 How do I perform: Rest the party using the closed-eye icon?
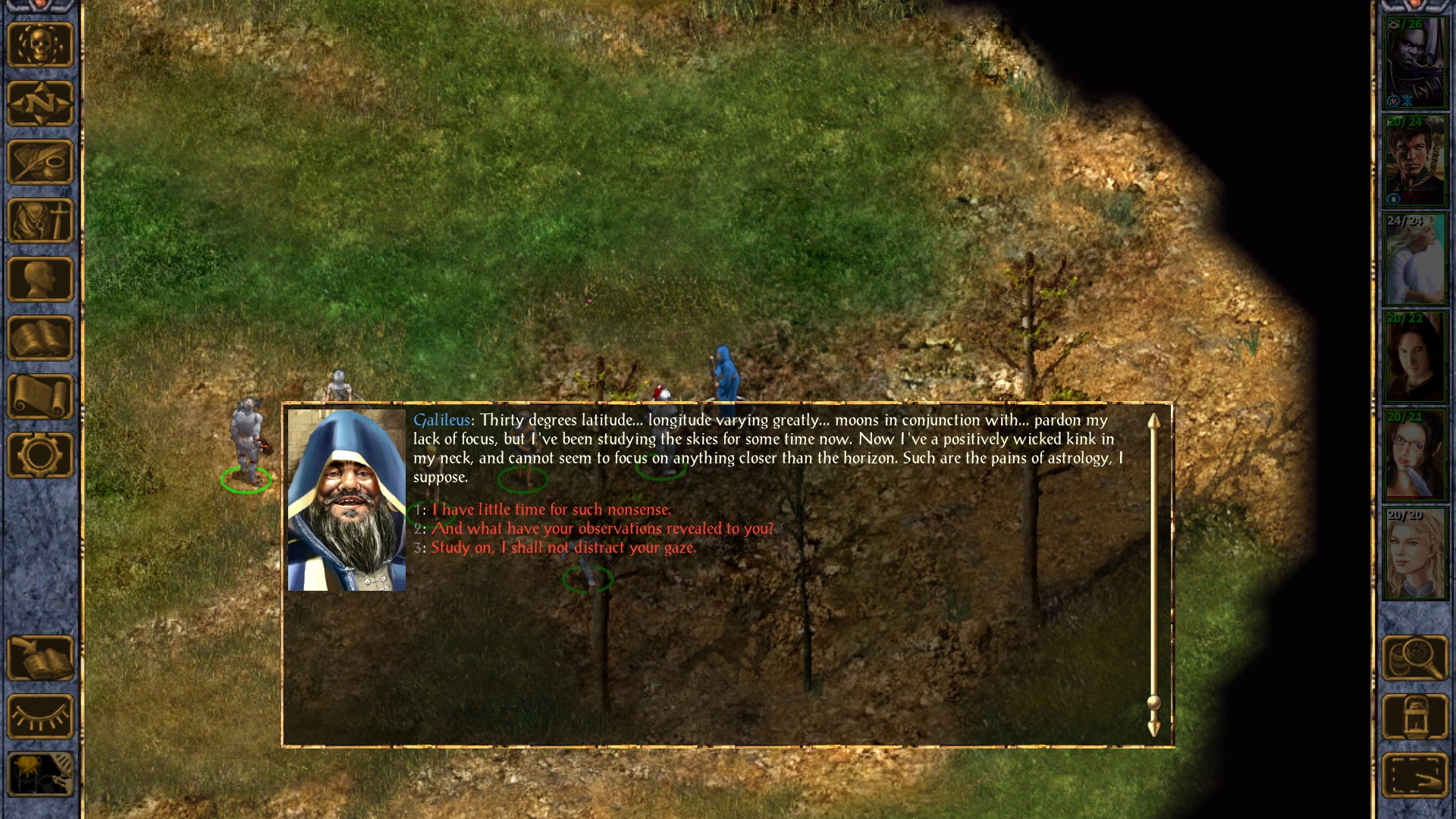click(40, 717)
